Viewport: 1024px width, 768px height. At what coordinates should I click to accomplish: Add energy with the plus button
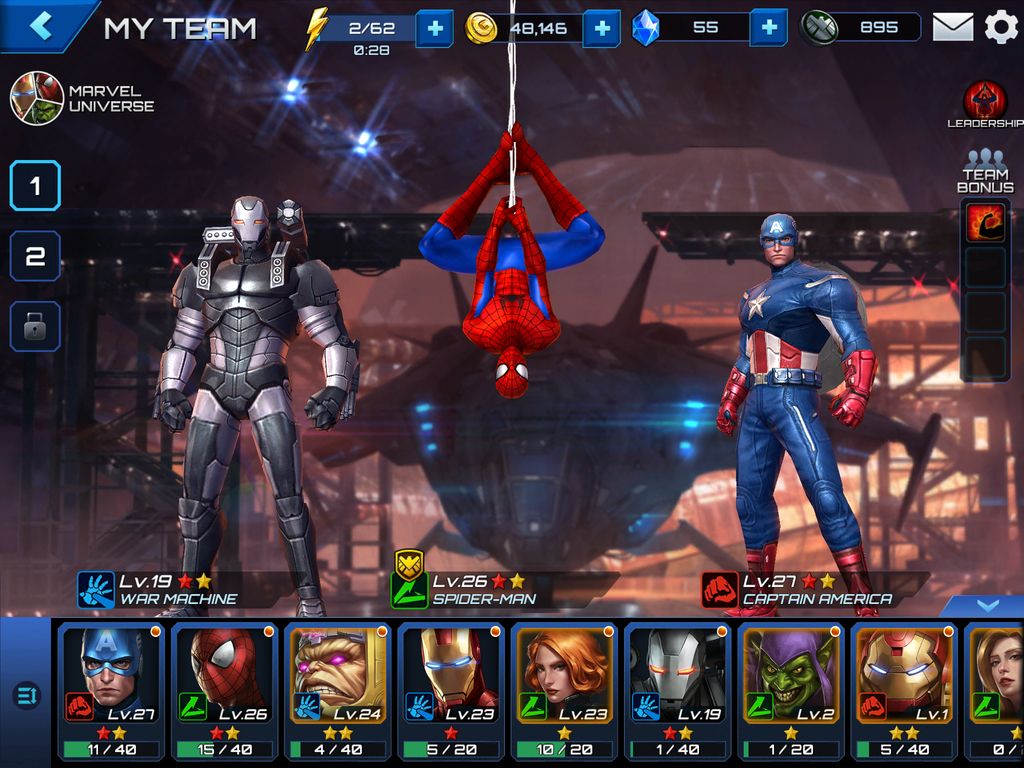pyautogui.click(x=434, y=28)
